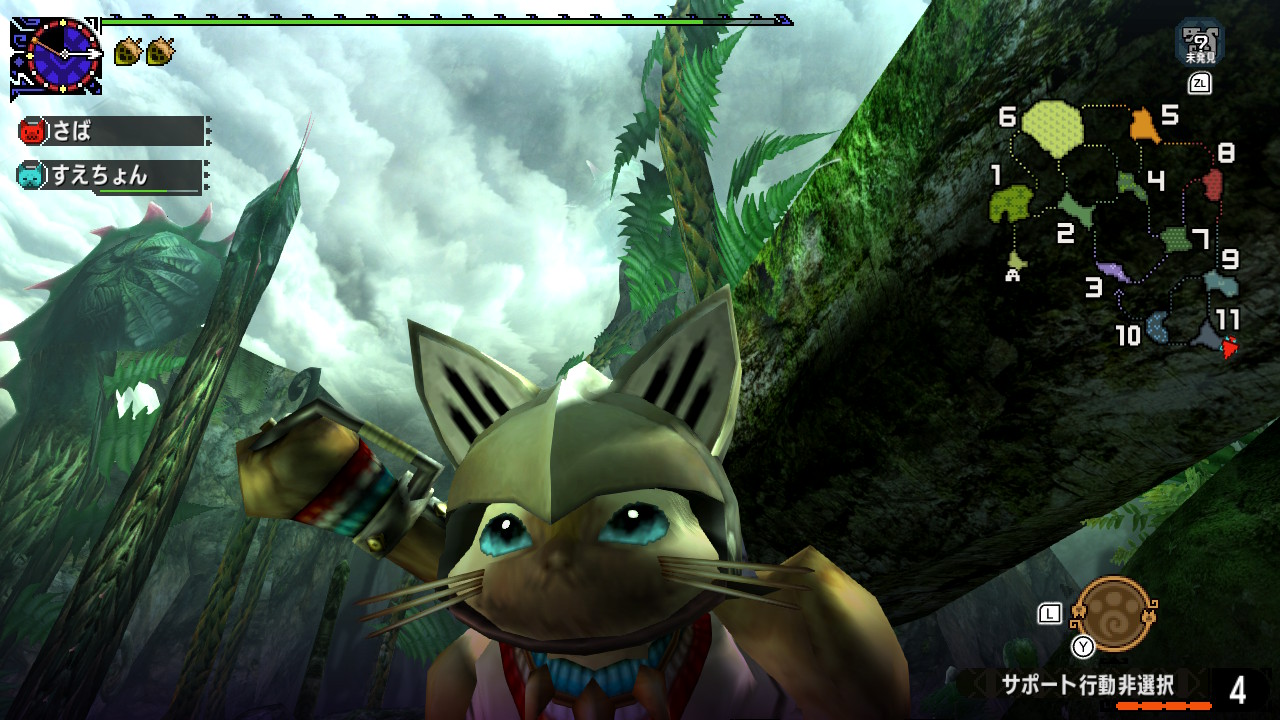The image size is (1280, 720).
Task: Click the red player marker on minimap
Action: (x=1230, y=347)
